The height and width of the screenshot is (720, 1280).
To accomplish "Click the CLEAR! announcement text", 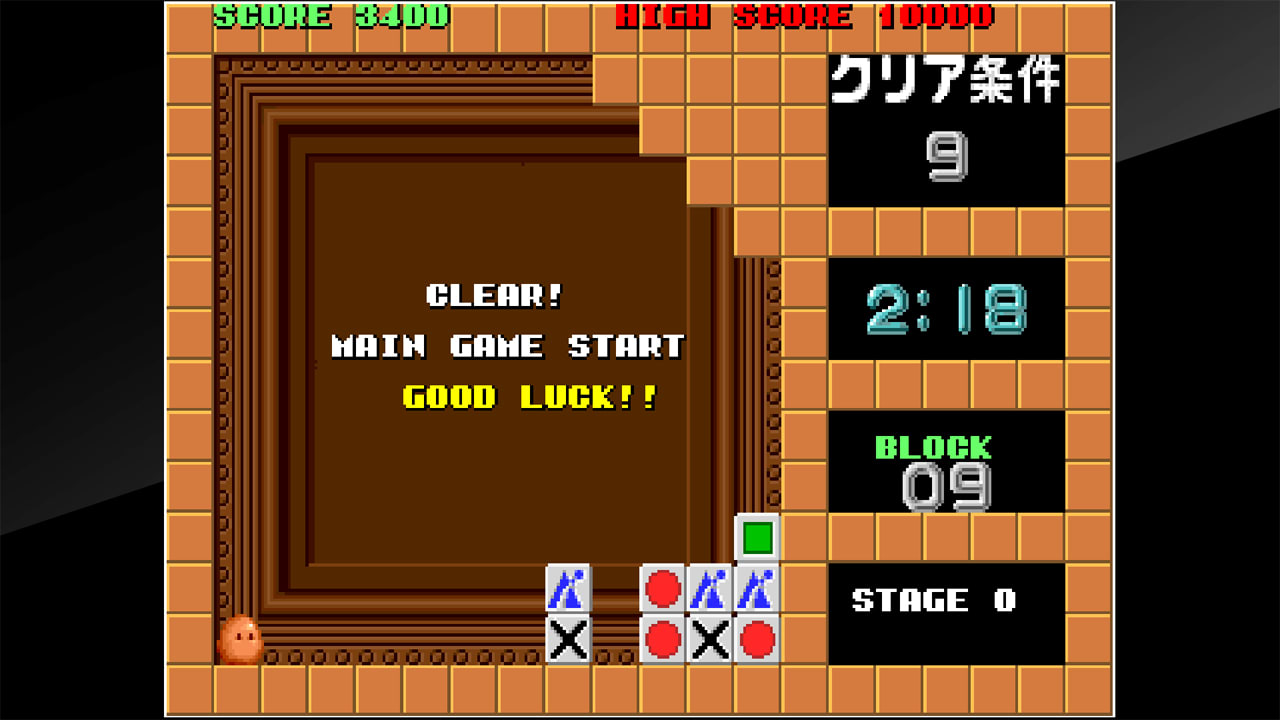I will pos(492,296).
